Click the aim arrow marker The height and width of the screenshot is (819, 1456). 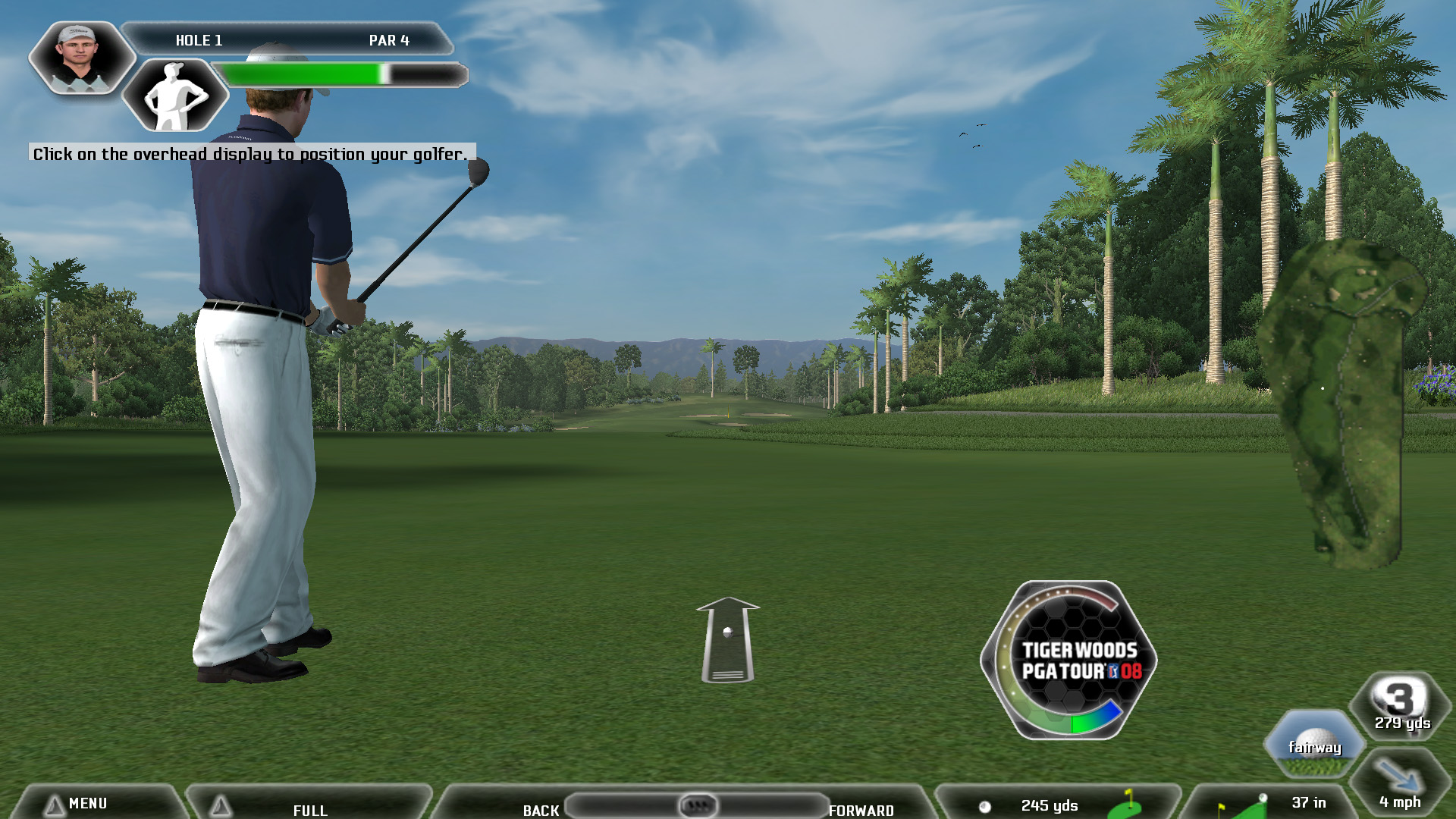tap(727, 639)
